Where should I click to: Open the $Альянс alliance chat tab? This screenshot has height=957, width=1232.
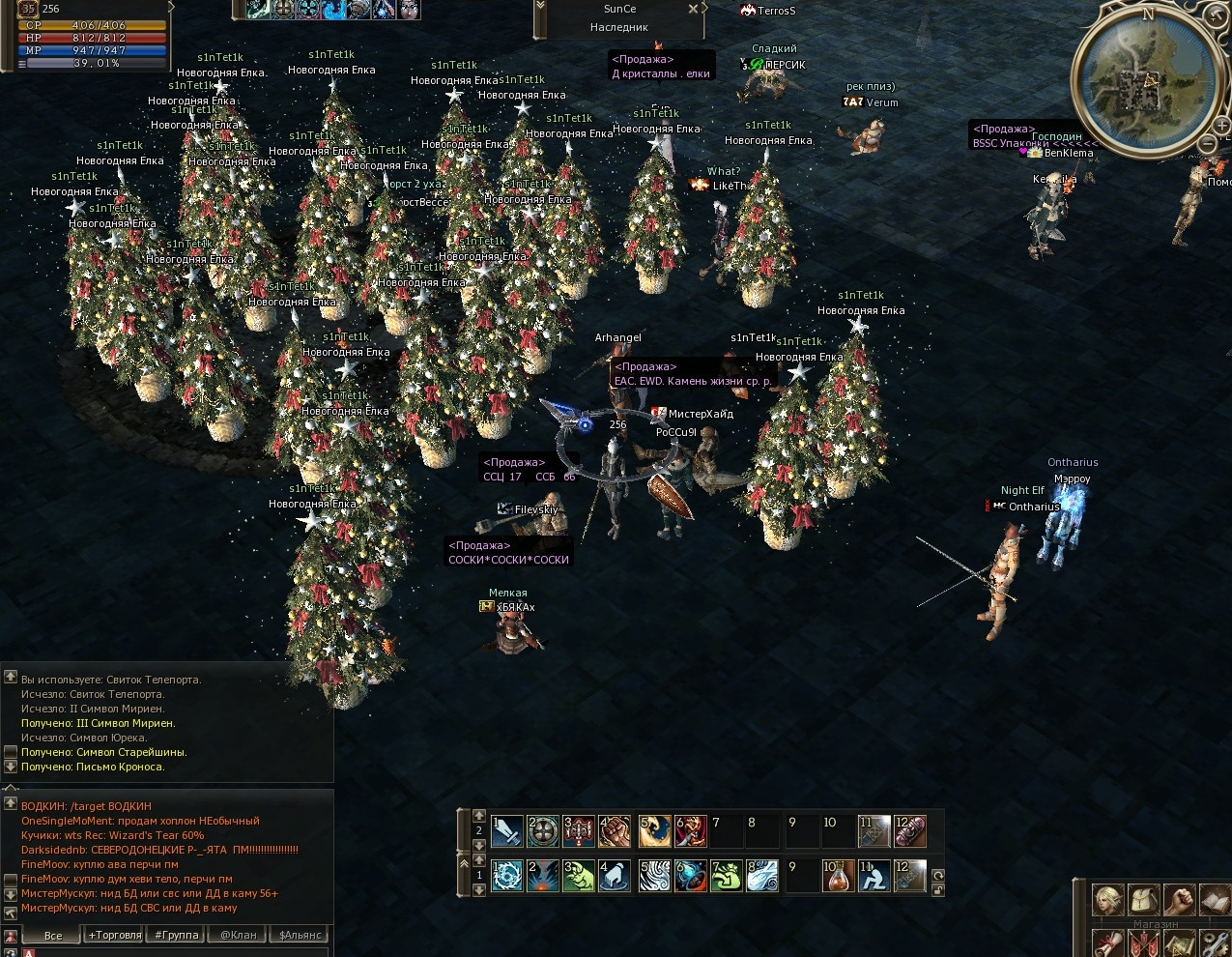pyautogui.click(x=299, y=935)
